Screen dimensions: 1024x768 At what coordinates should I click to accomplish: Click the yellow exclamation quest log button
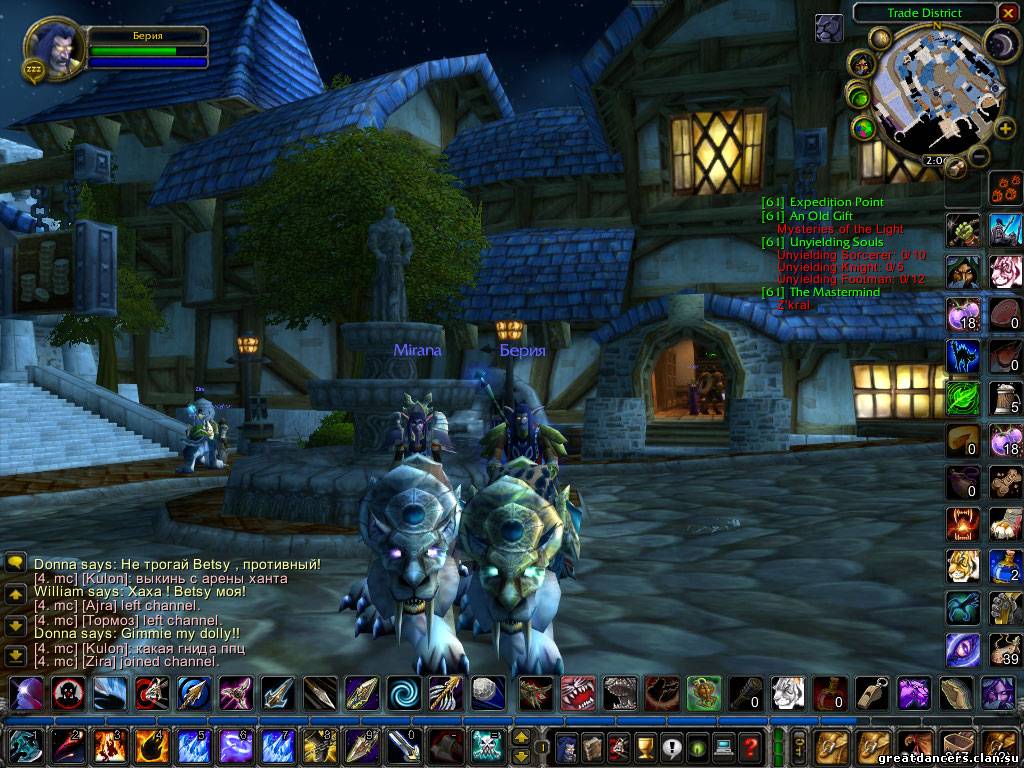pos(672,746)
